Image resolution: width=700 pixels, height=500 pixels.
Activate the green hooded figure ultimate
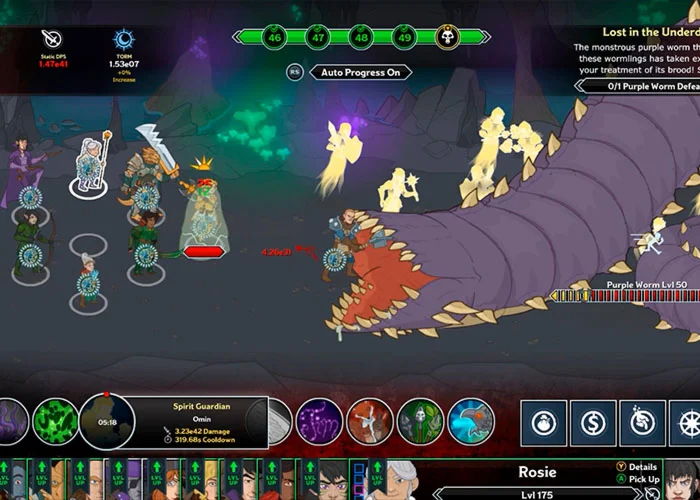pyautogui.click(x=420, y=421)
